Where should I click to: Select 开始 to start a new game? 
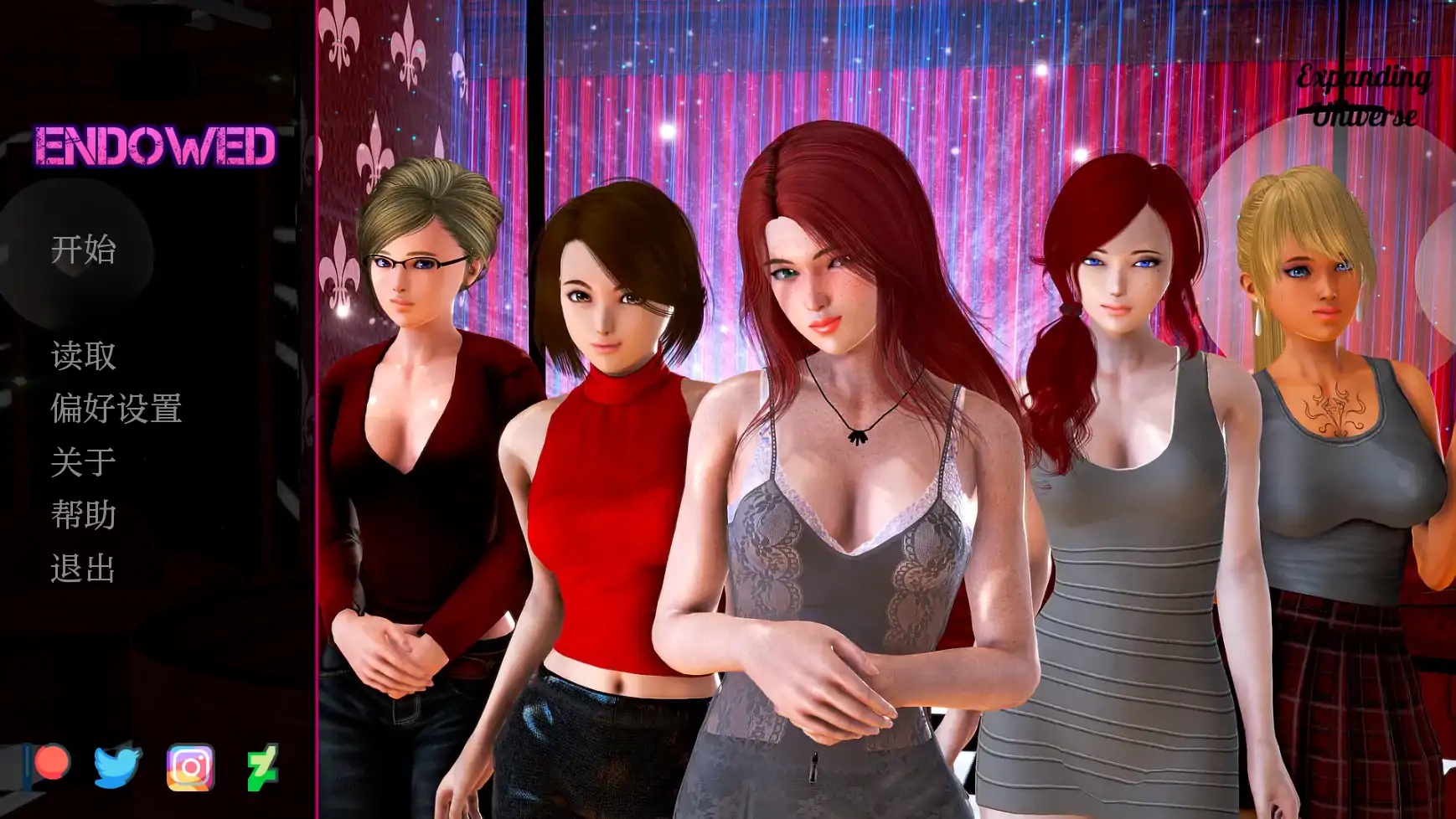[x=84, y=250]
